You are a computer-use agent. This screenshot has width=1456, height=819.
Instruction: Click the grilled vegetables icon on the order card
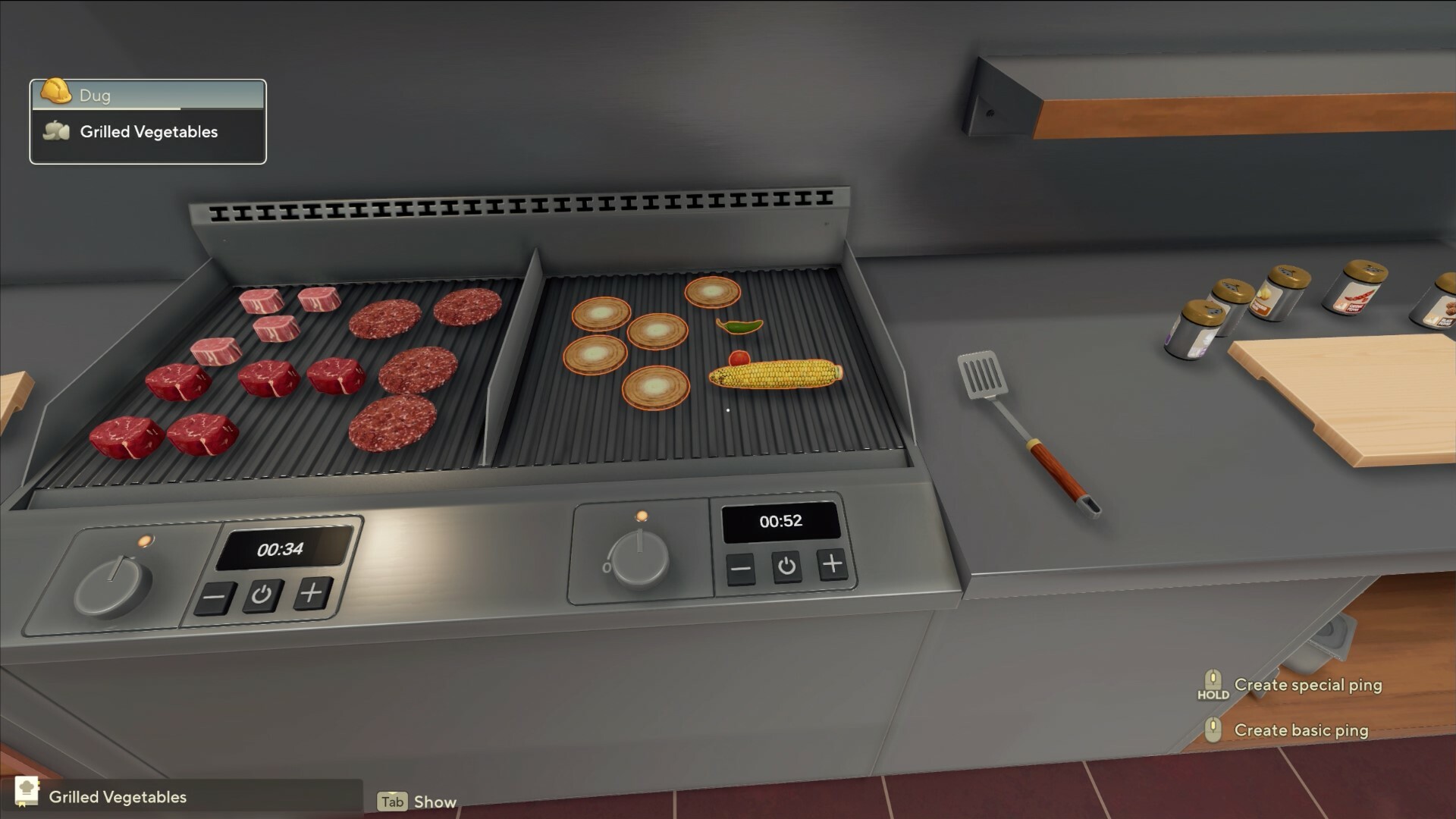(x=55, y=131)
